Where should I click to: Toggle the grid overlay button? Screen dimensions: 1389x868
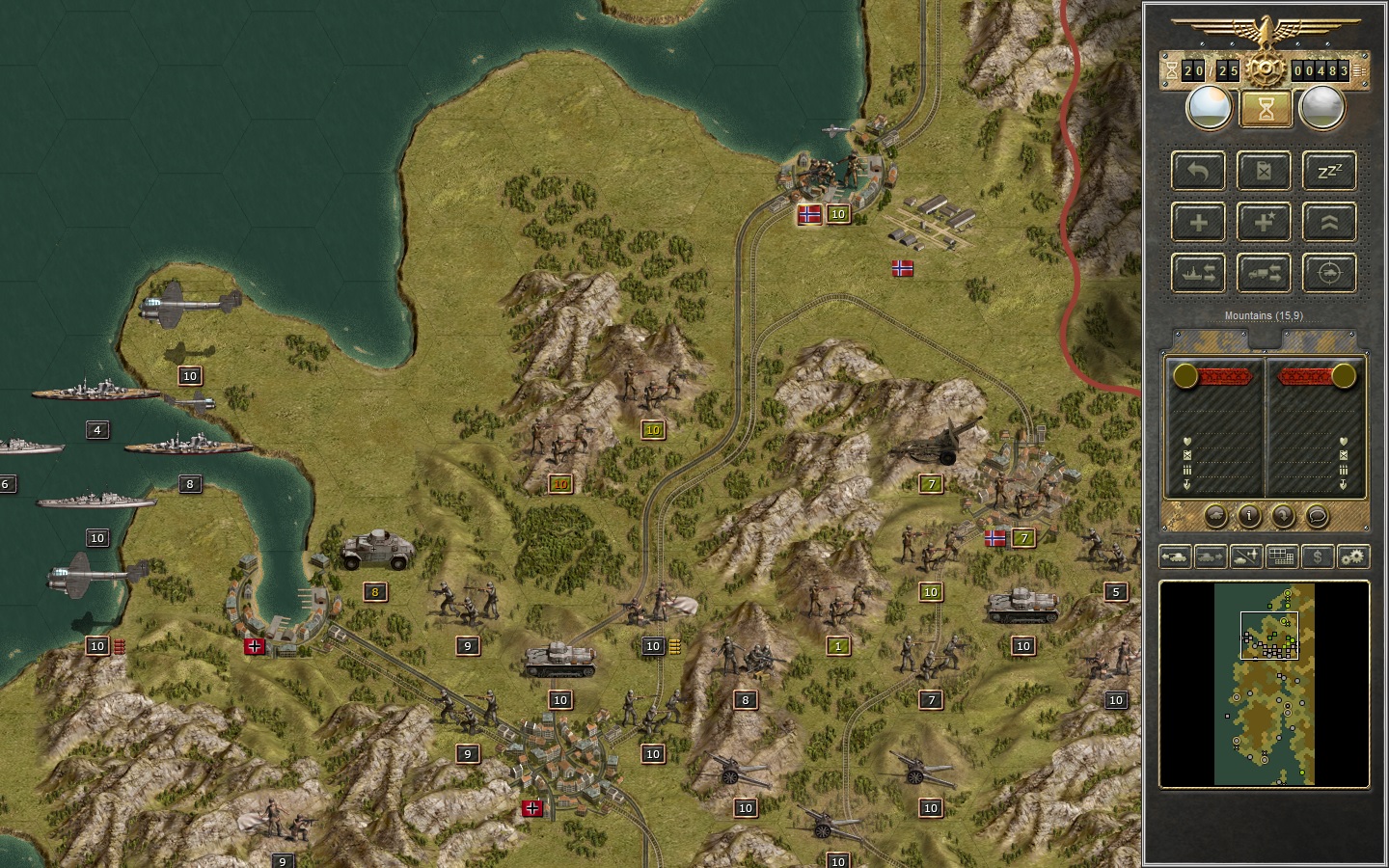tap(1281, 556)
